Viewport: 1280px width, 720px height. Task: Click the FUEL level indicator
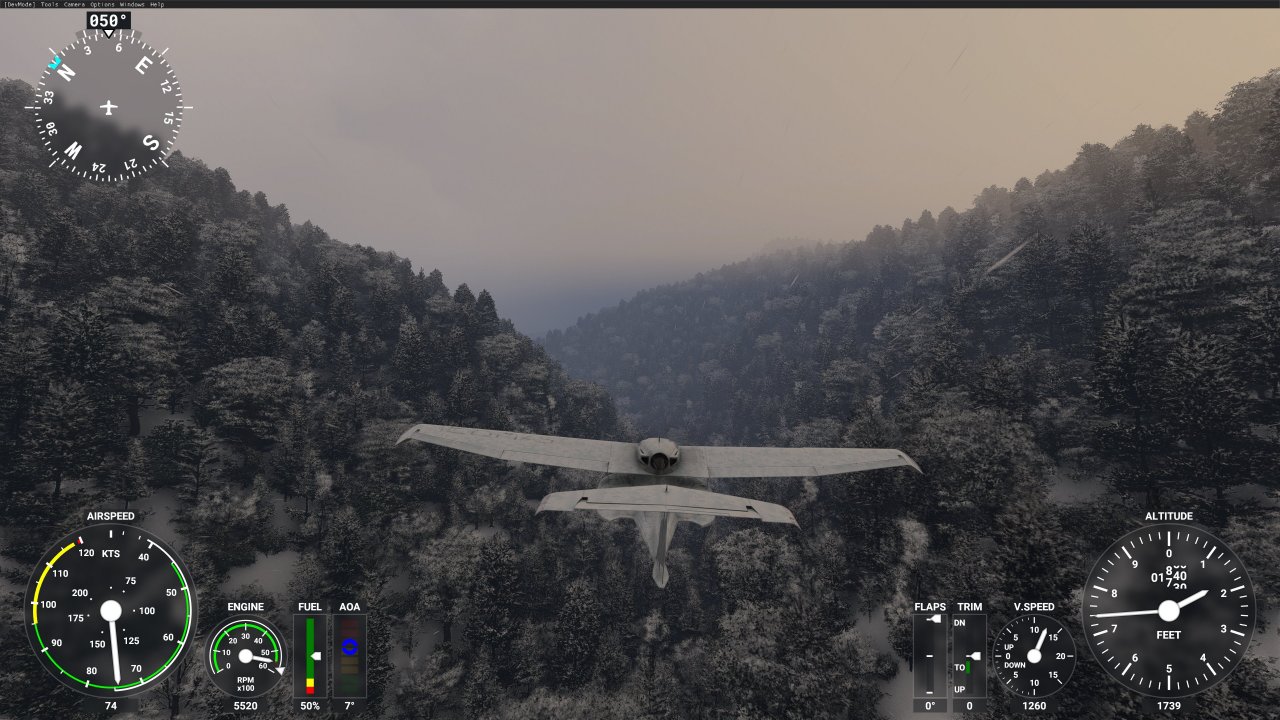click(x=309, y=655)
